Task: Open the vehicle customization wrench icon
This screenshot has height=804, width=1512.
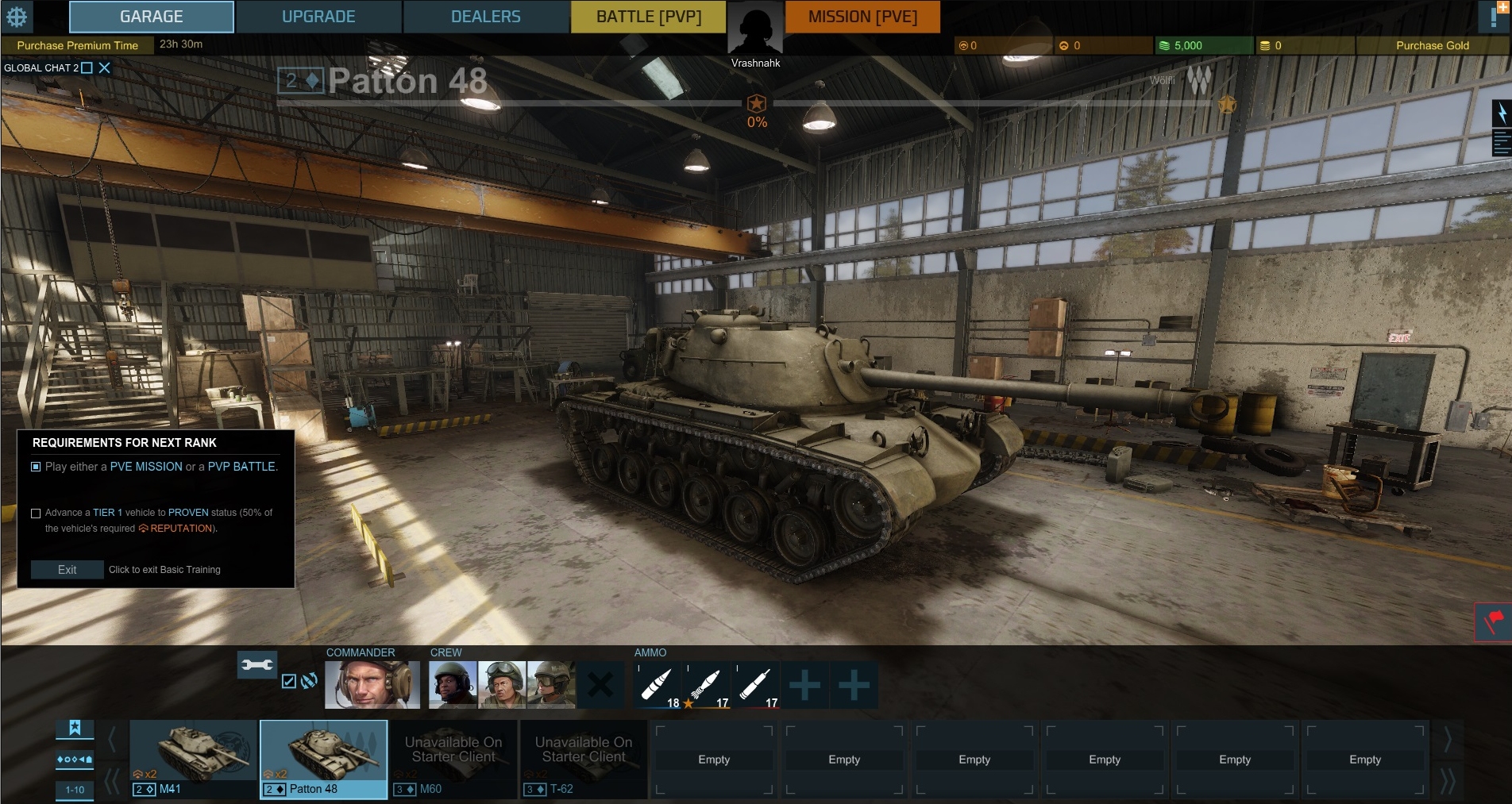Action: [258, 665]
